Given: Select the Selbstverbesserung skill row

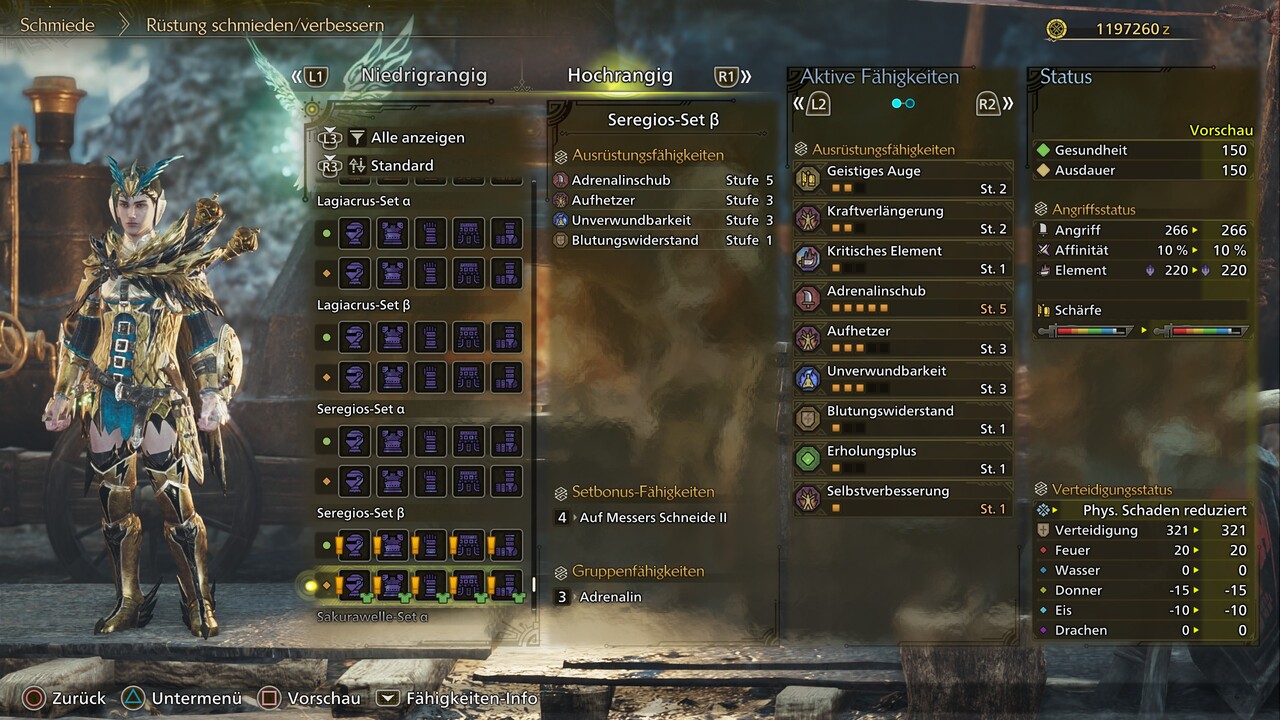Looking at the screenshot, I should click(903, 499).
